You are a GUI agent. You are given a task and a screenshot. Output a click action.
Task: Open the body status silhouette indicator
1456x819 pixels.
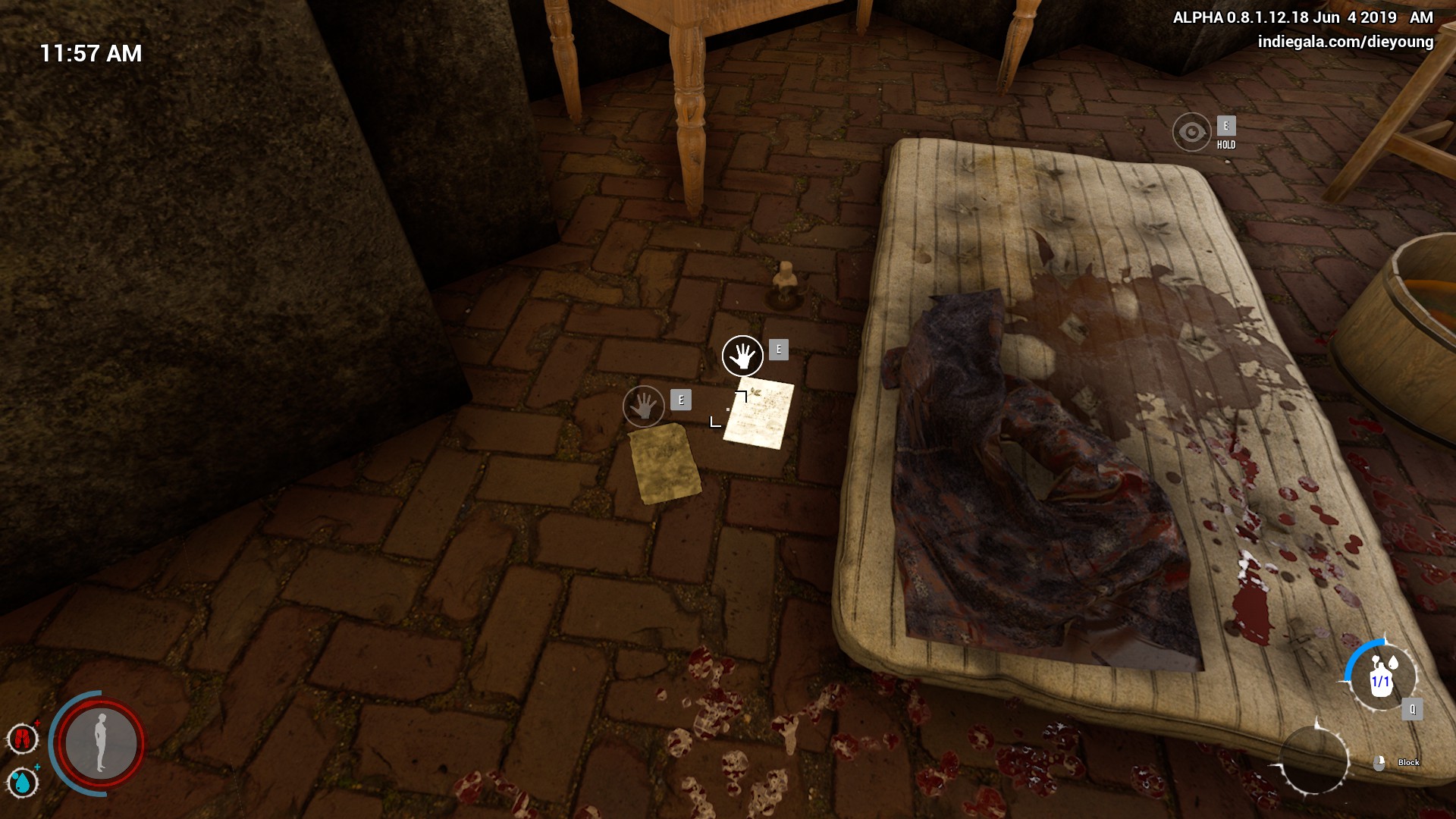(x=101, y=743)
